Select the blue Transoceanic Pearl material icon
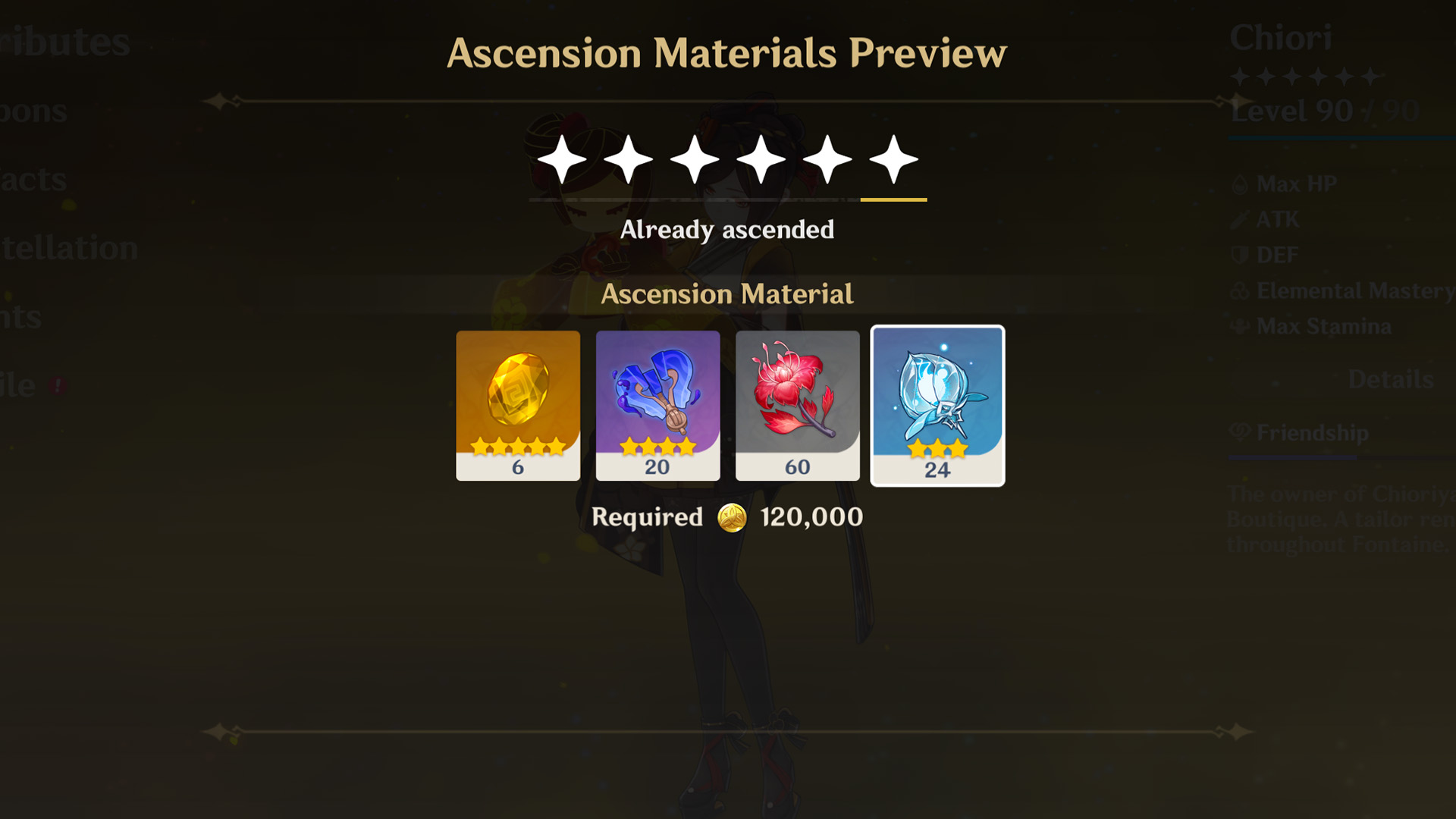The image size is (1456, 819). pos(937,394)
